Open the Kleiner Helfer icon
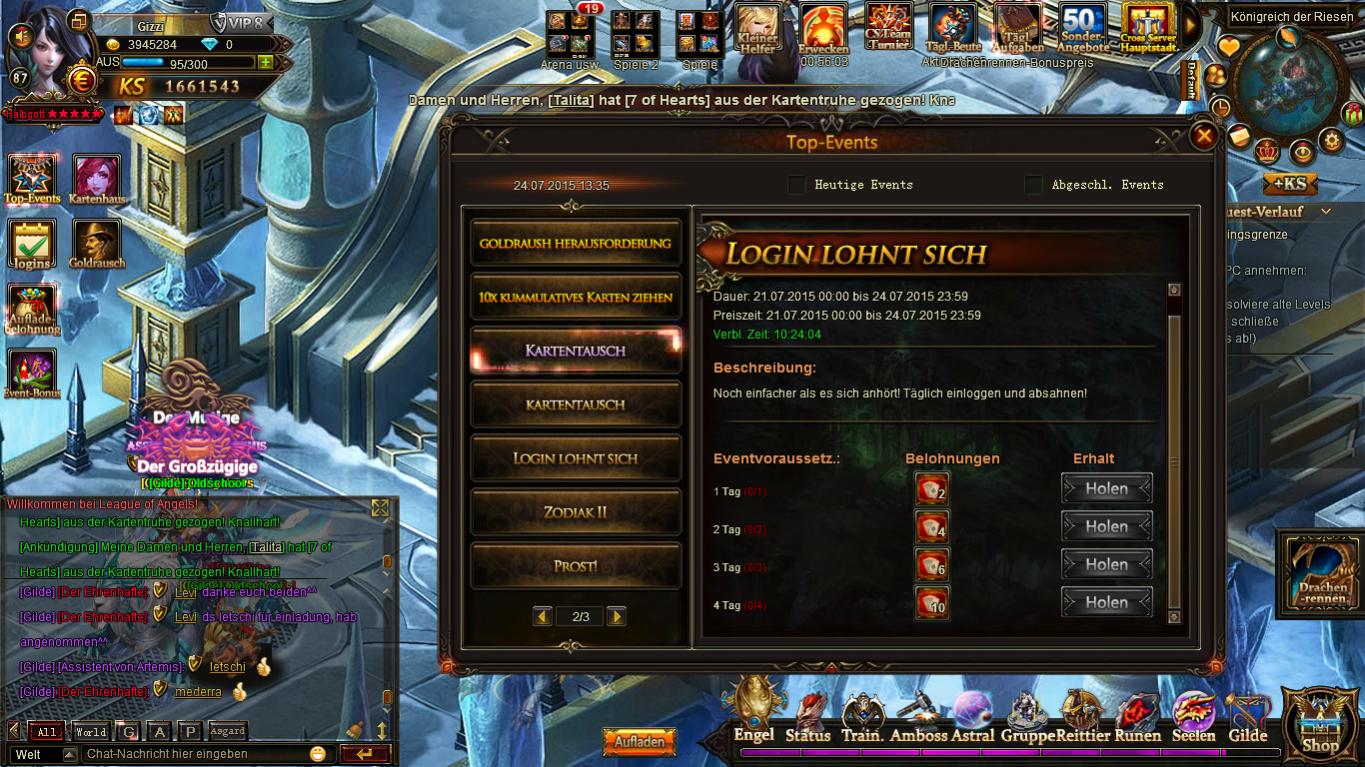The image size is (1365, 767). tap(758, 28)
